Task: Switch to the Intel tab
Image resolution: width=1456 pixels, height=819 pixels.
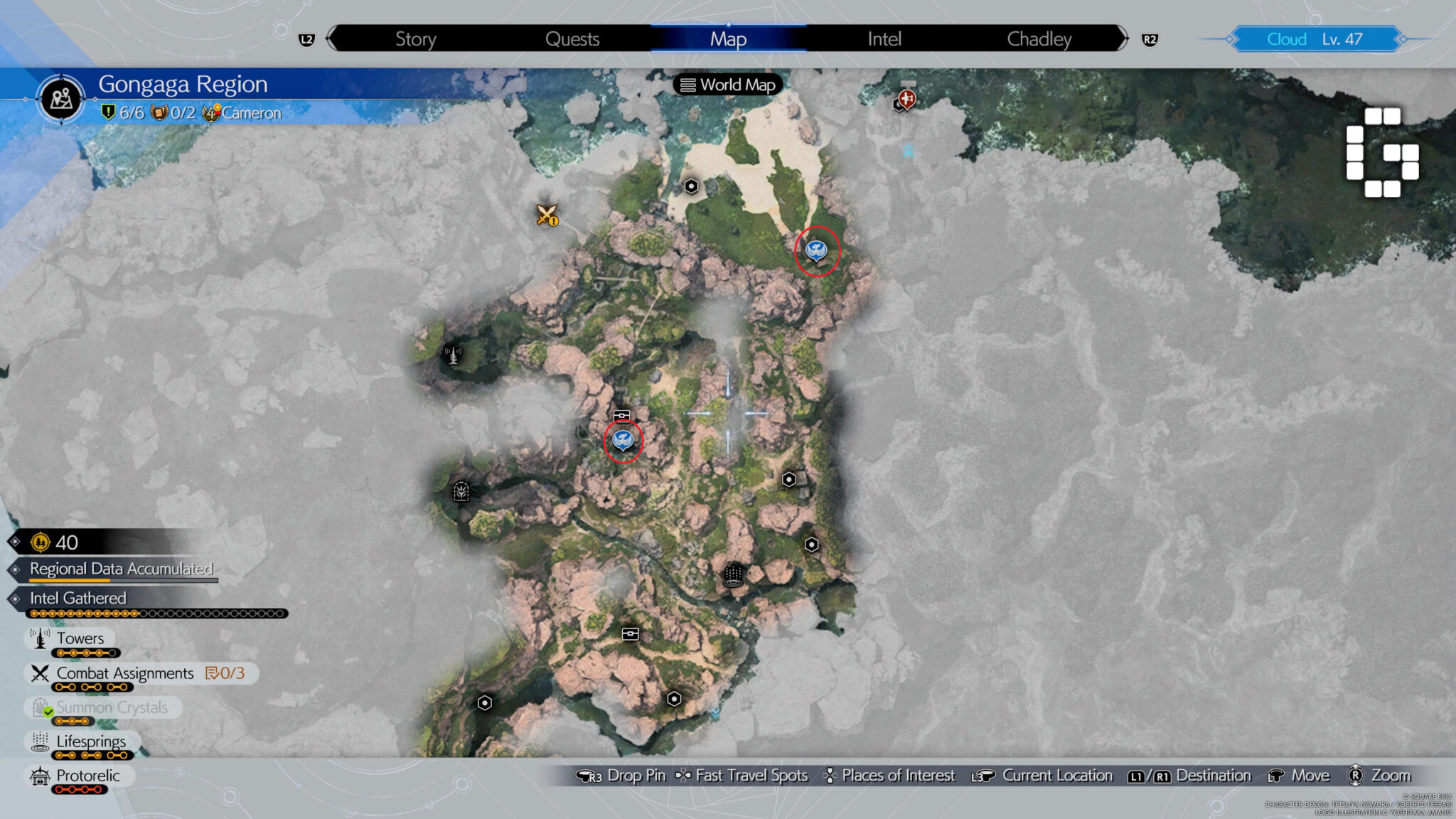Action: click(x=884, y=39)
